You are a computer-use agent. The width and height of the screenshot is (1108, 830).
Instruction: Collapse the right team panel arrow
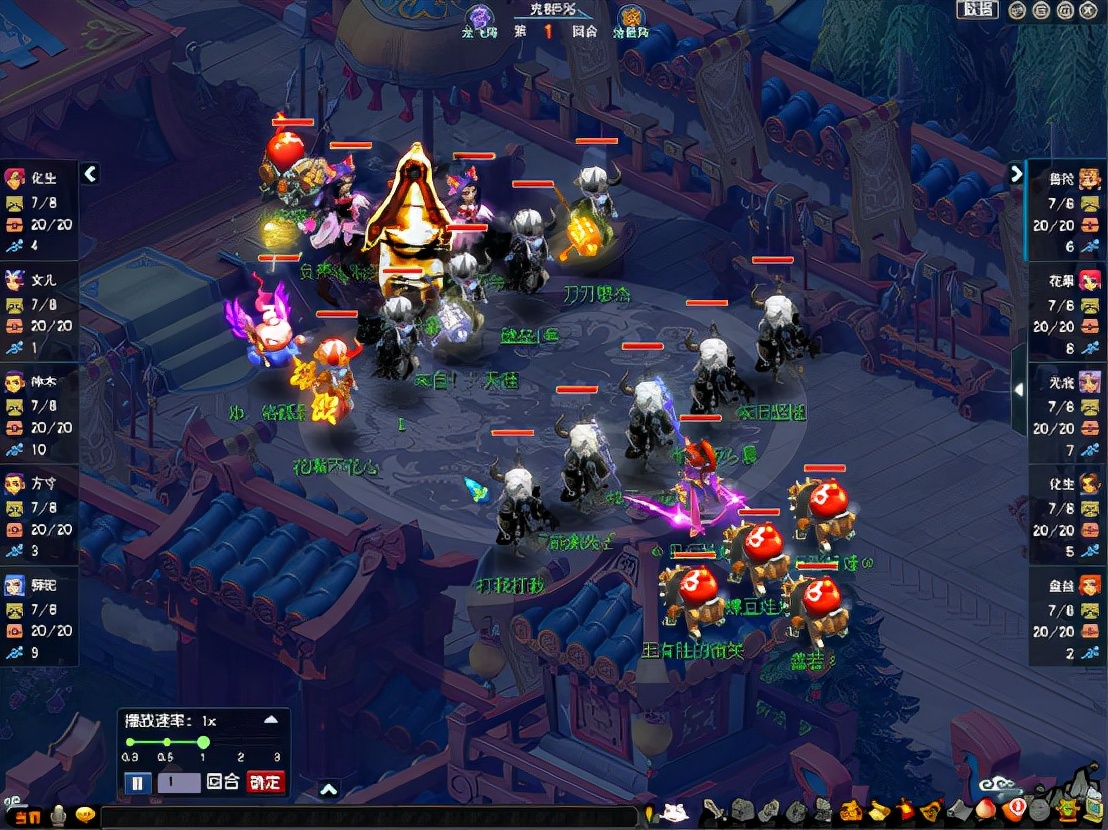tap(1016, 174)
